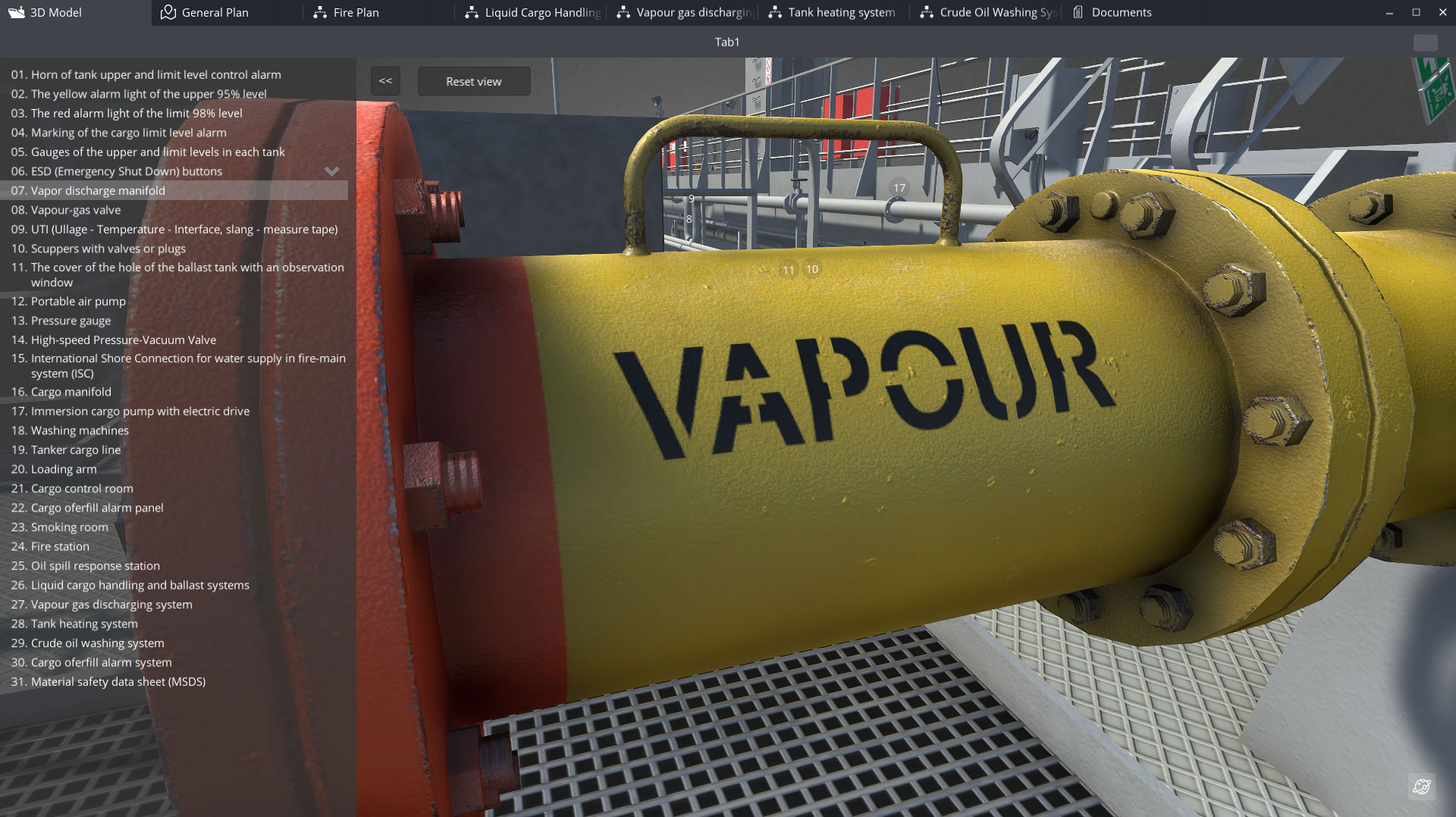This screenshot has height=817, width=1456.
Task: Click the Reset view button
Action: 473,82
